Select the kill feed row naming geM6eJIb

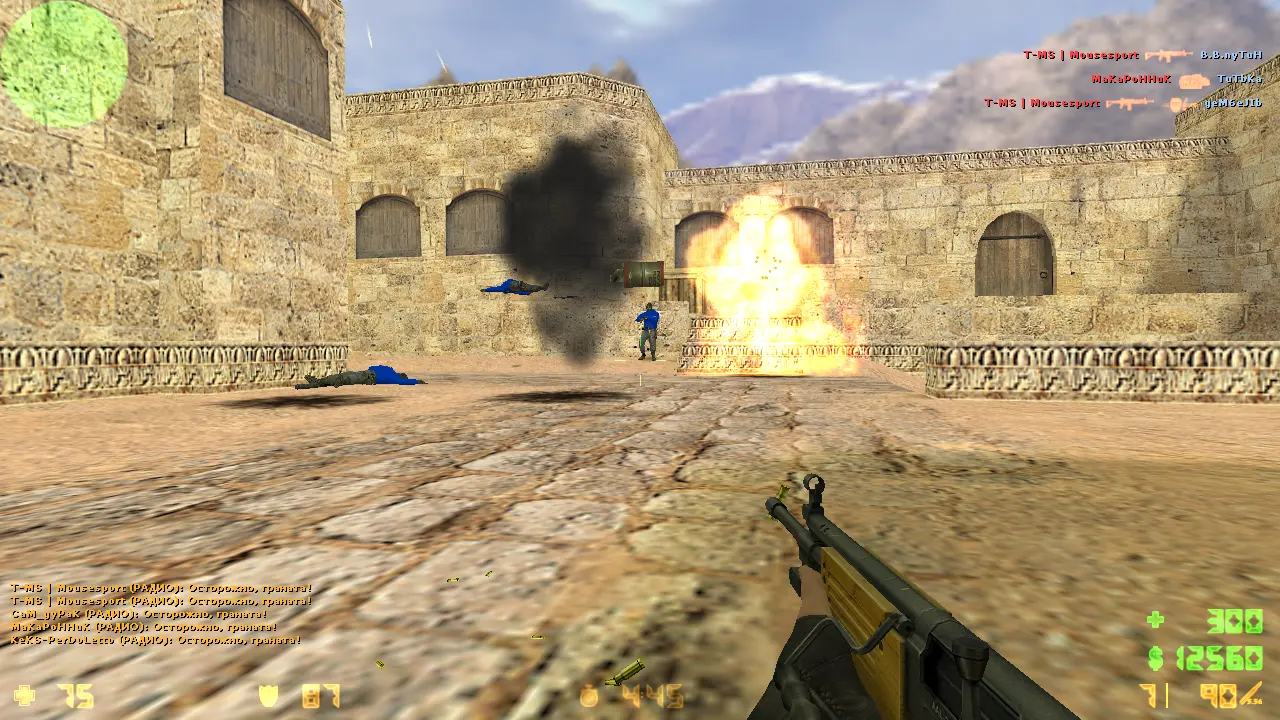click(1122, 103)
